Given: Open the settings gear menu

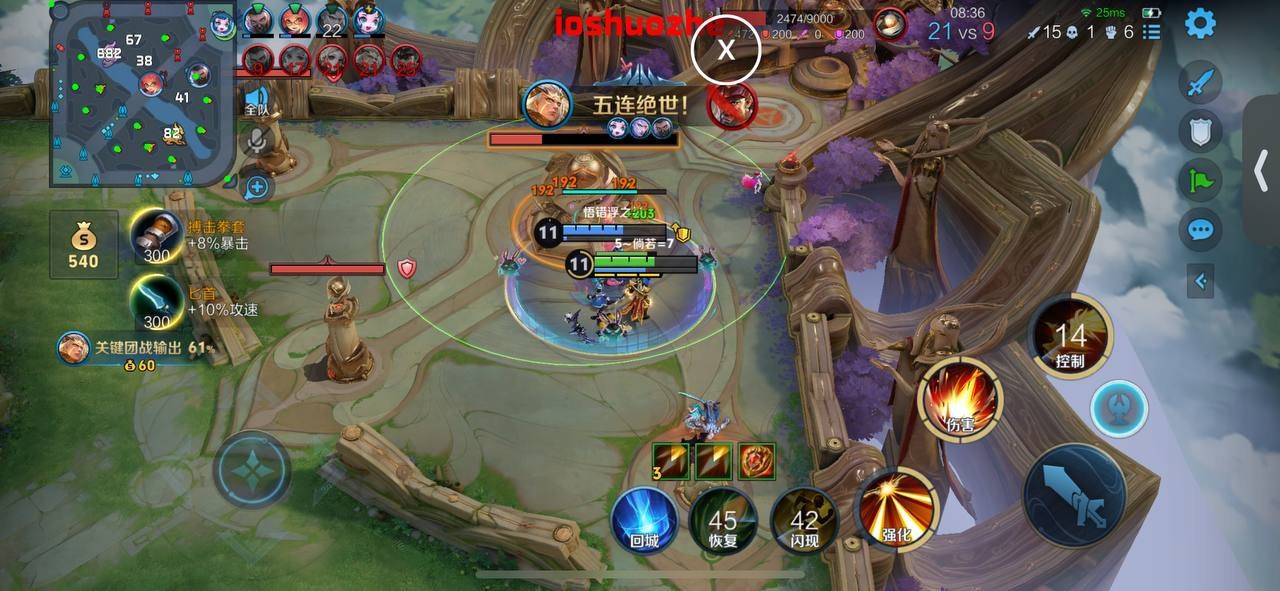Looking at the screenshot, I should (1200, 24).
